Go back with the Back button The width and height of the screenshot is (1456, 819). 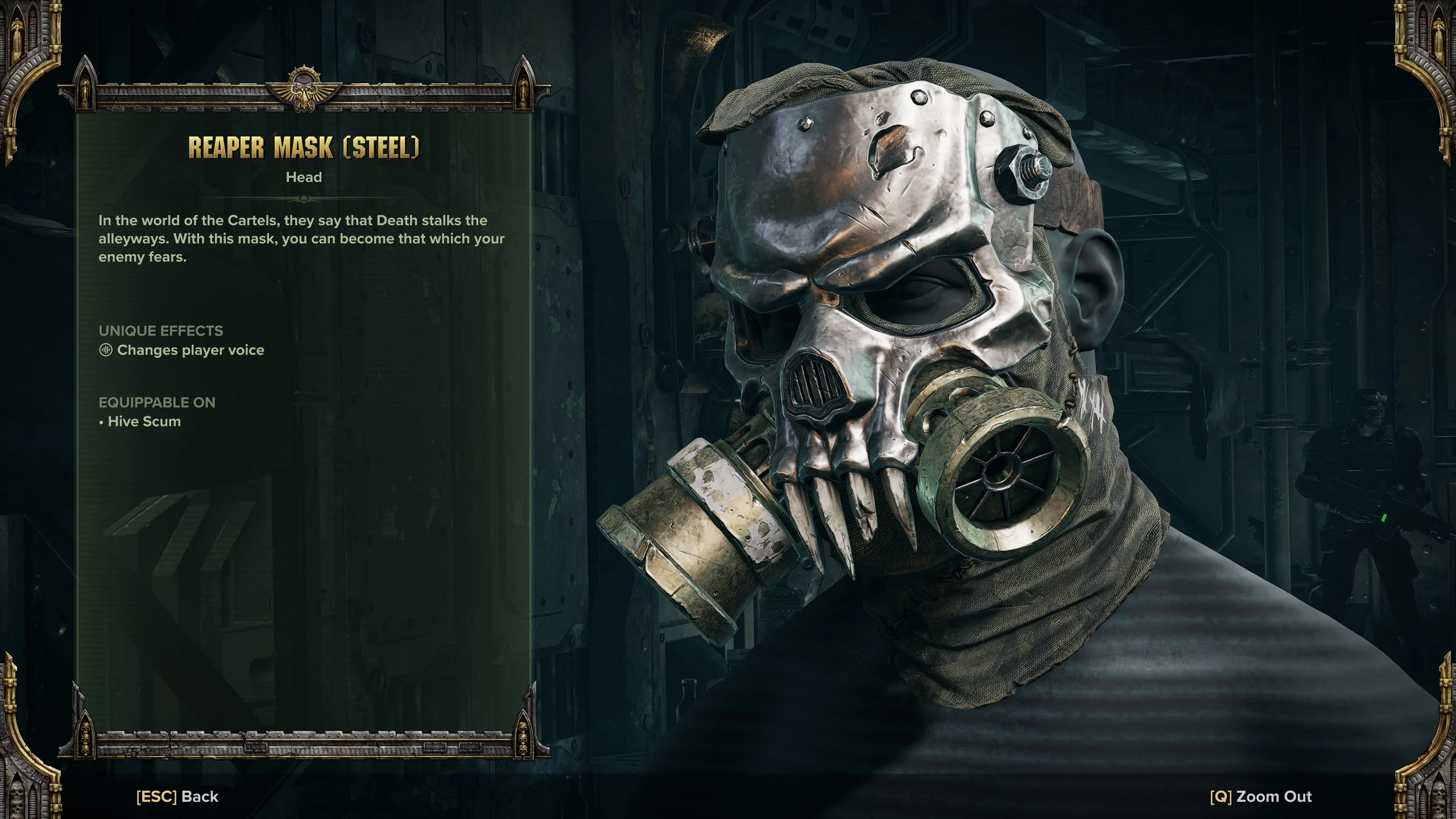(177, 796)
